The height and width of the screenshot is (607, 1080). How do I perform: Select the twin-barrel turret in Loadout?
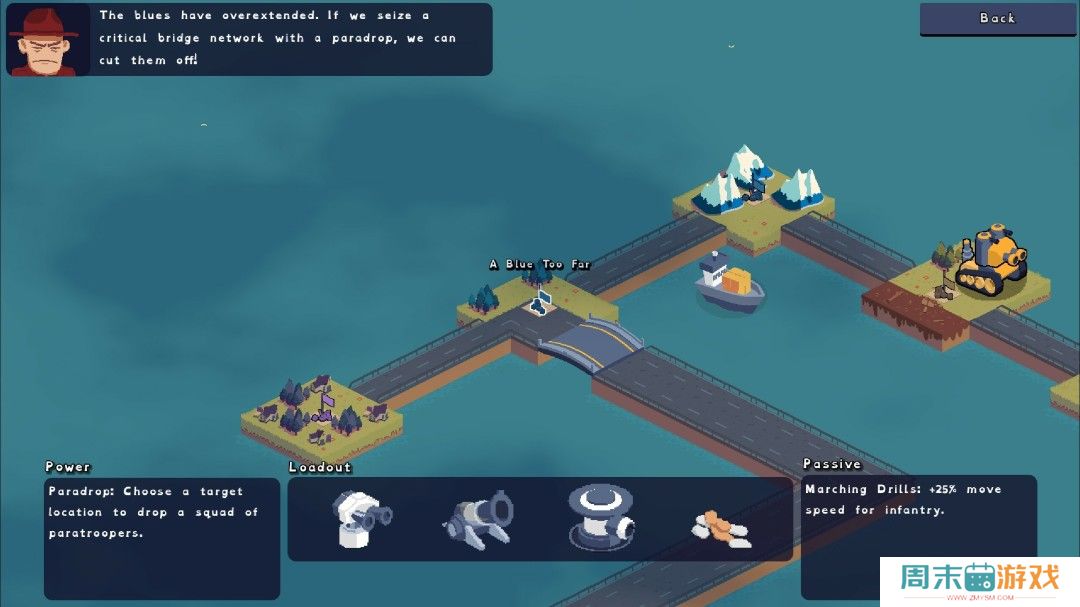tap(361, 519)
